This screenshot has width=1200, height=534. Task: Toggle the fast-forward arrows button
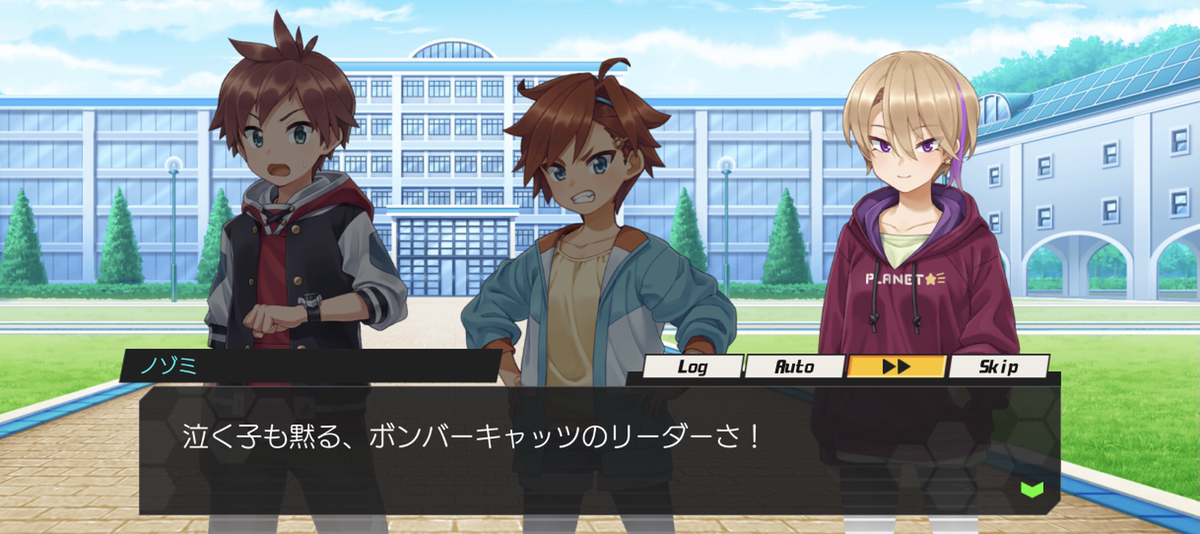pos(896,367)
